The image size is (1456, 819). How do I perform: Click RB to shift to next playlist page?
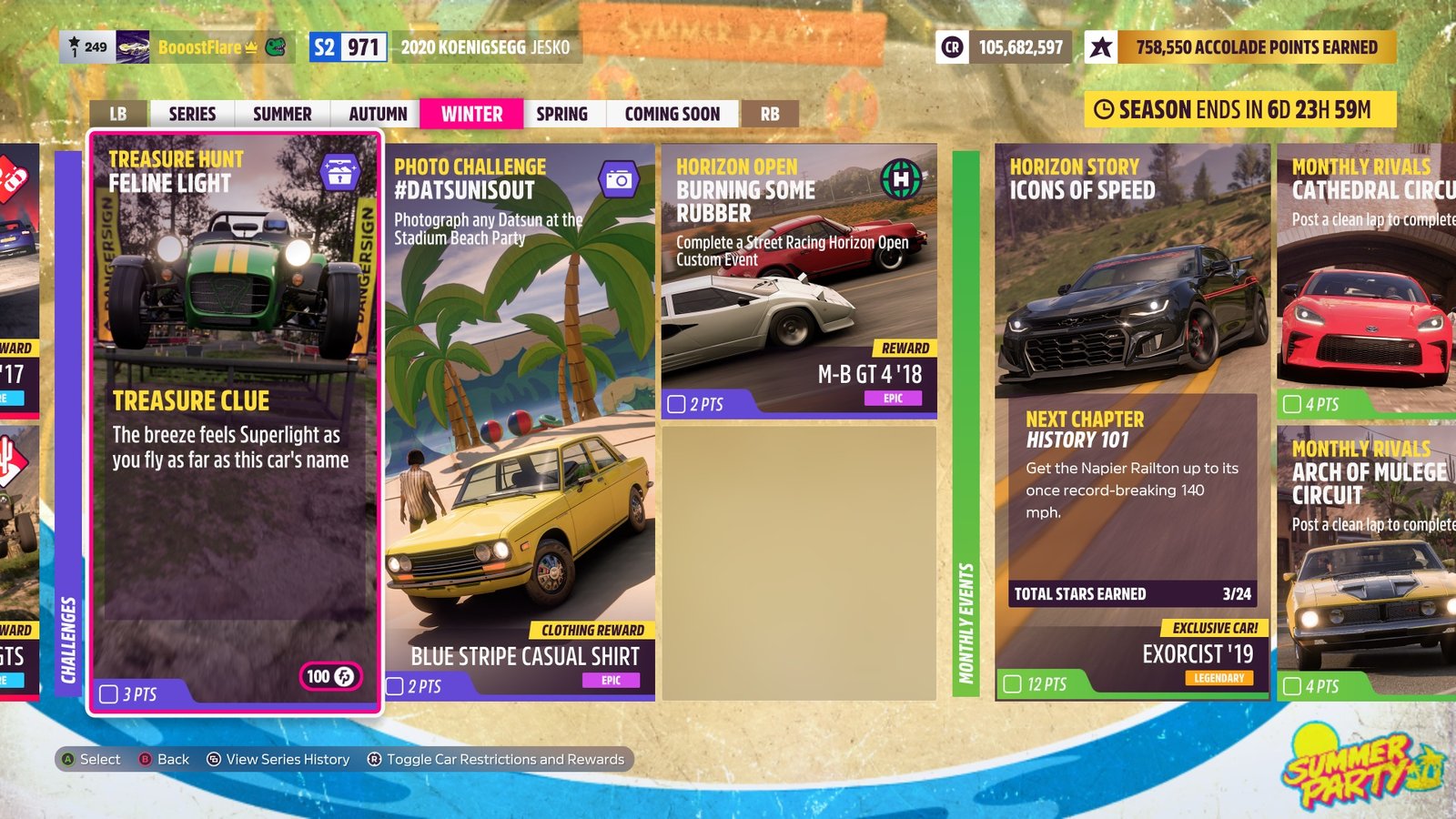[769, 114]
